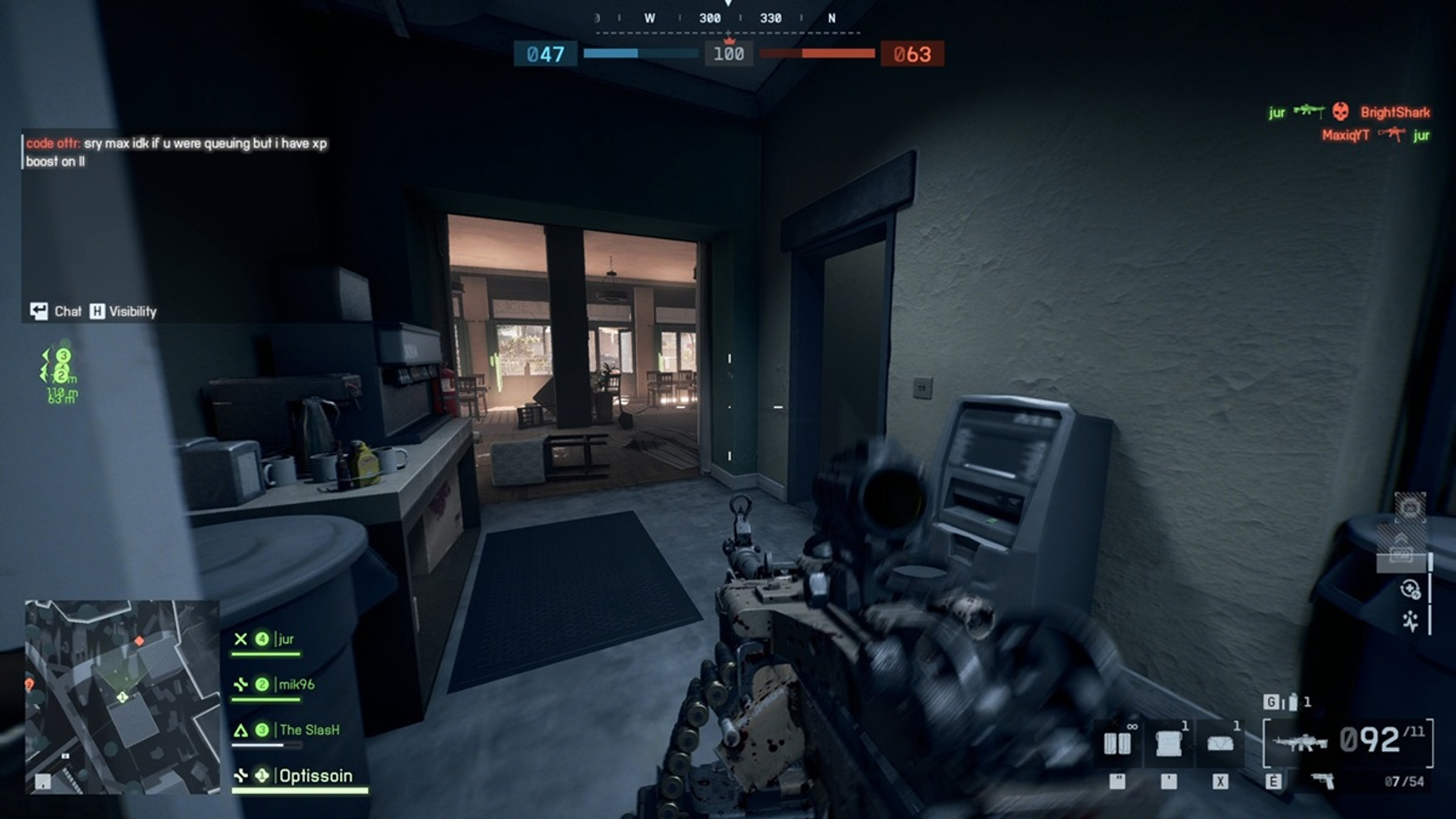Click the upward chevron above the vehicle slot
The width and height of the screenshot is (1456, 819).
click(x=1401, y=538)
